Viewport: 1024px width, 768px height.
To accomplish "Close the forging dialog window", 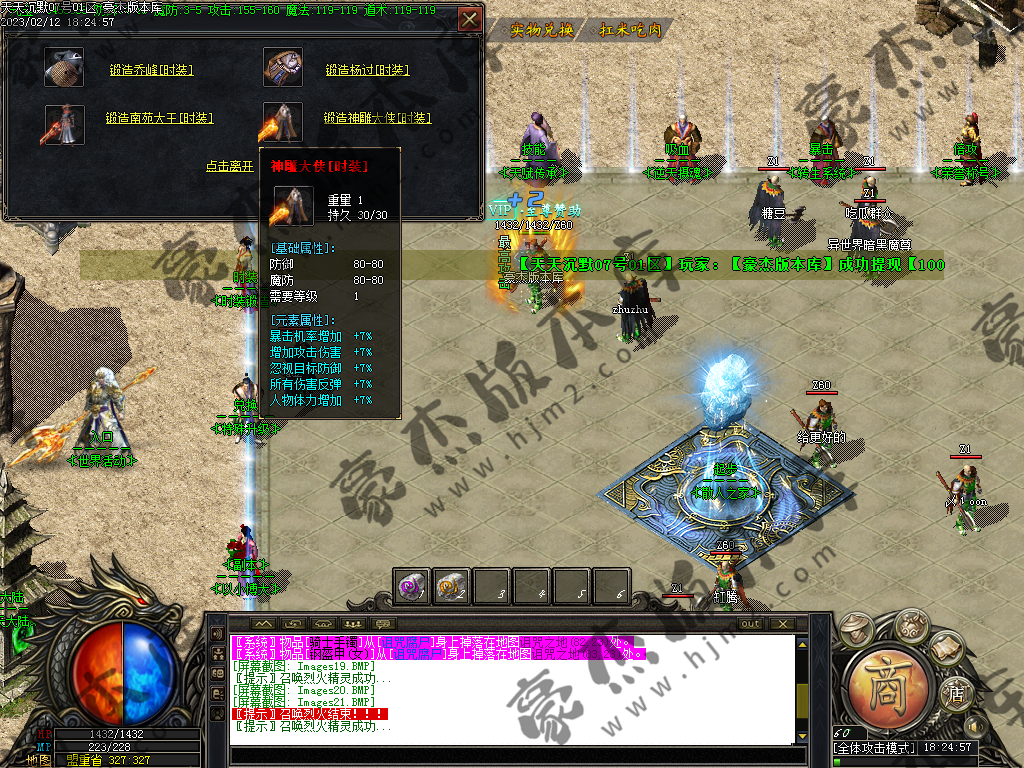I will pos(469,19).
